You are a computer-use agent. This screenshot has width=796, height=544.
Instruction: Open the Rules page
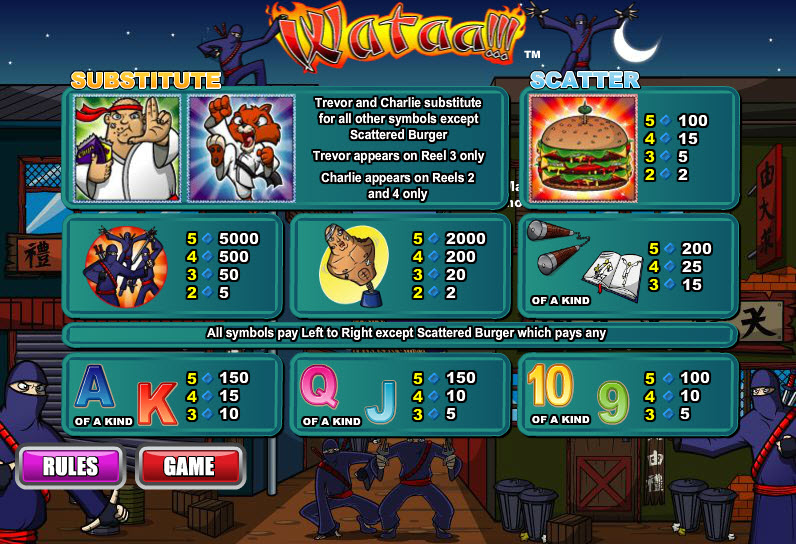click(x=70, y=466)
